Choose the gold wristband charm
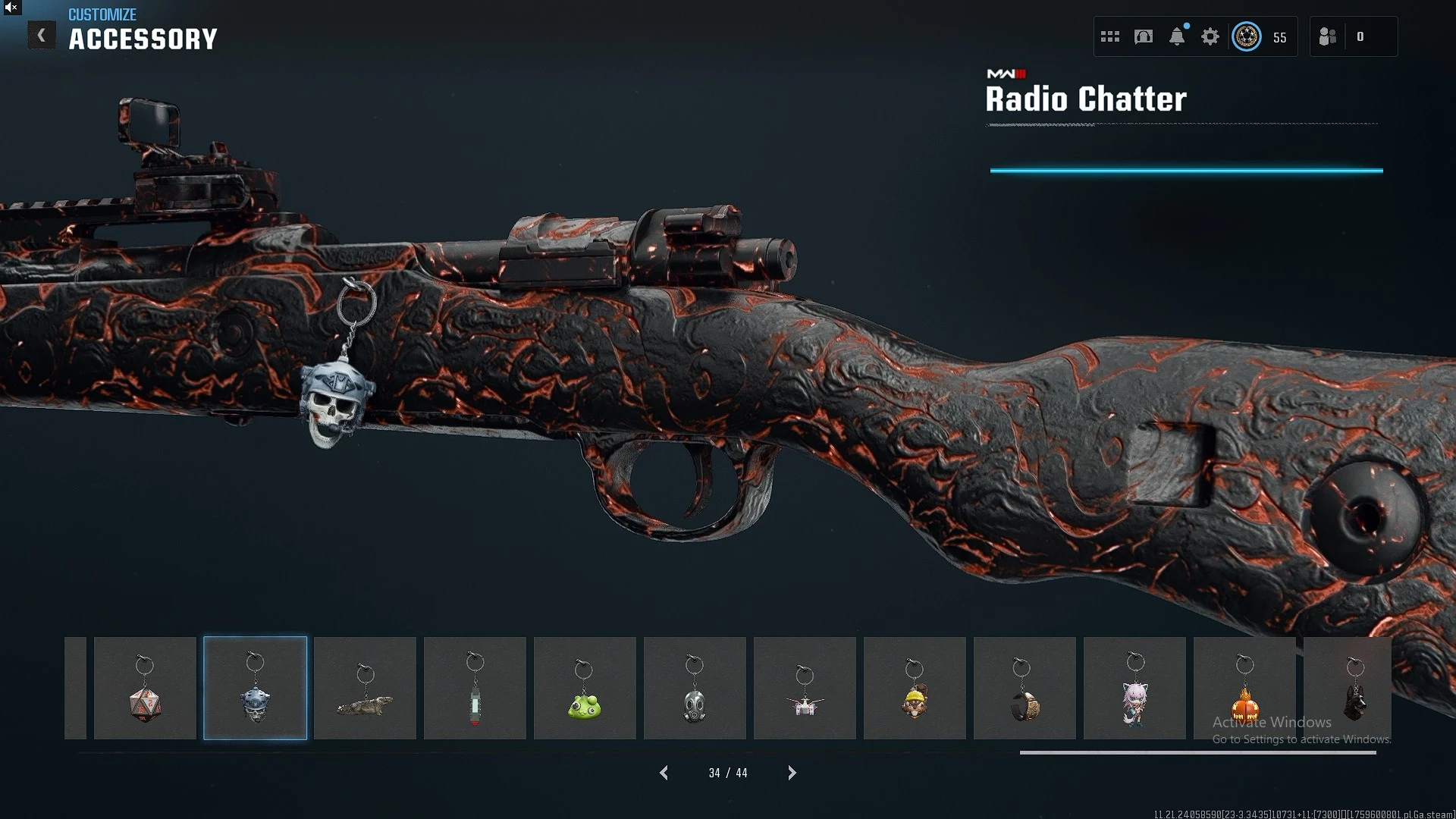The width and height of the screenshot is (1456, 819). (x=1025, y=689)
